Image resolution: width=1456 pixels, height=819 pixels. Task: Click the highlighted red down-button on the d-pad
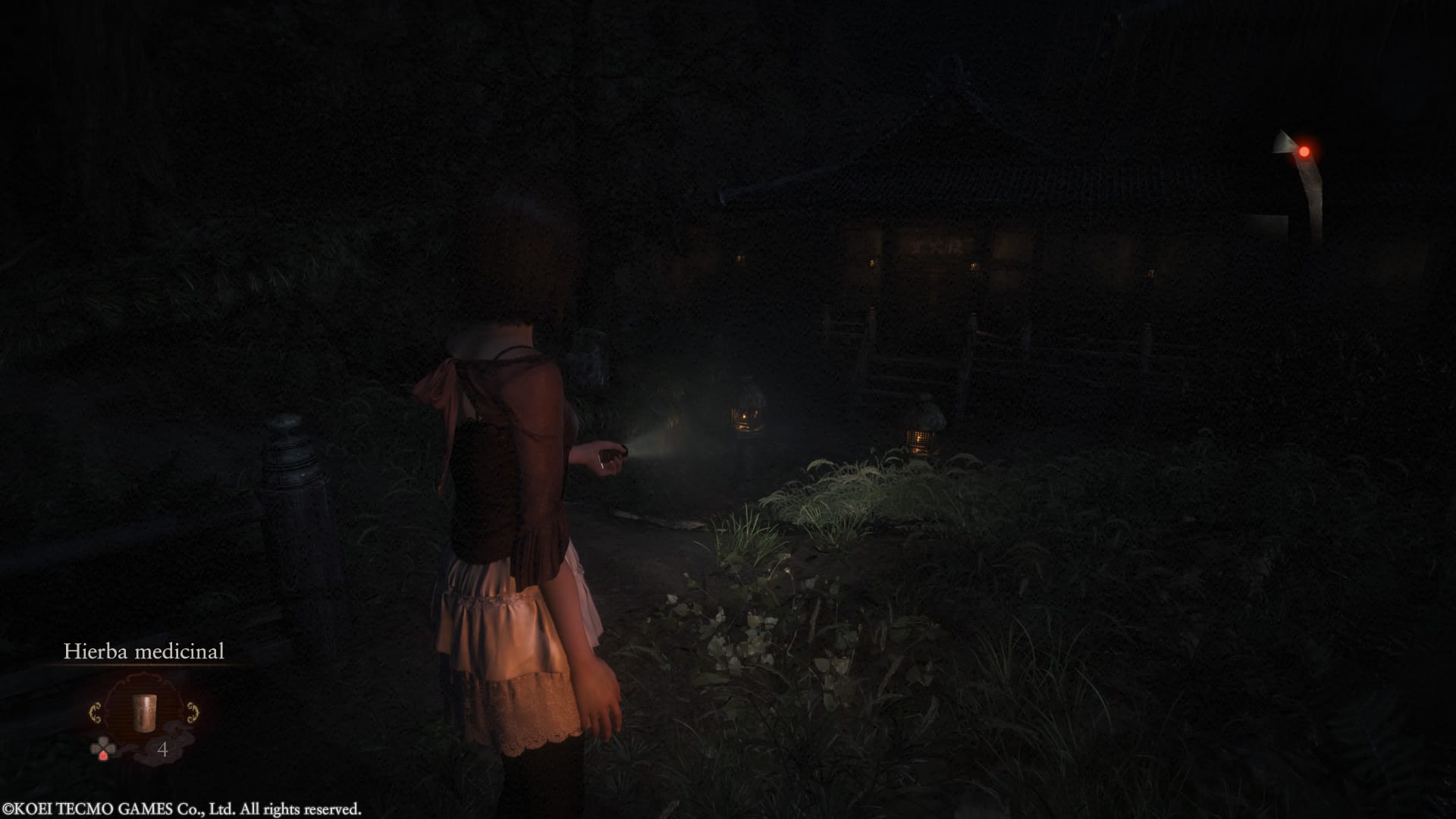(x=104, y=755)
